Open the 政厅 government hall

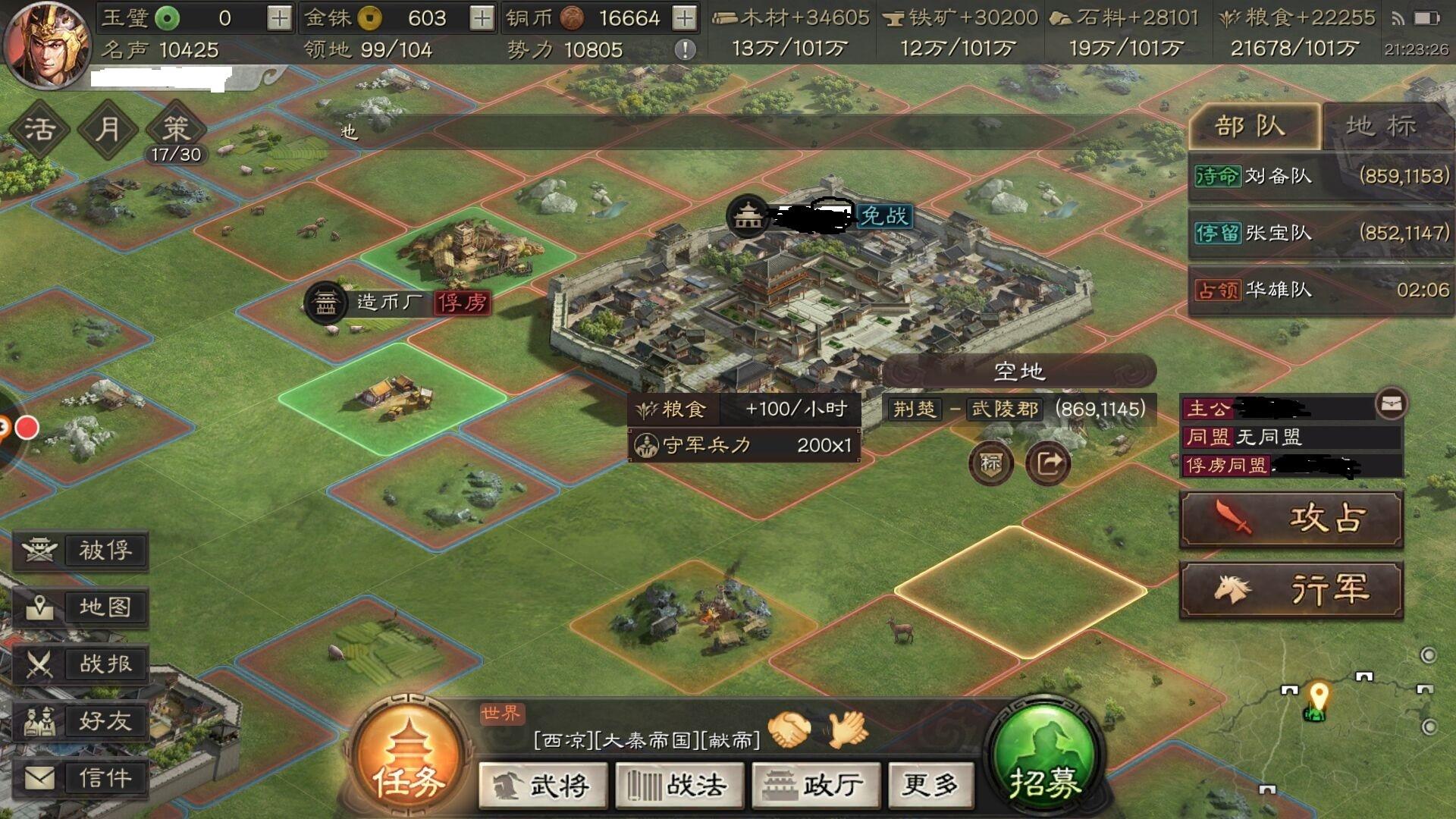[815, 786]
